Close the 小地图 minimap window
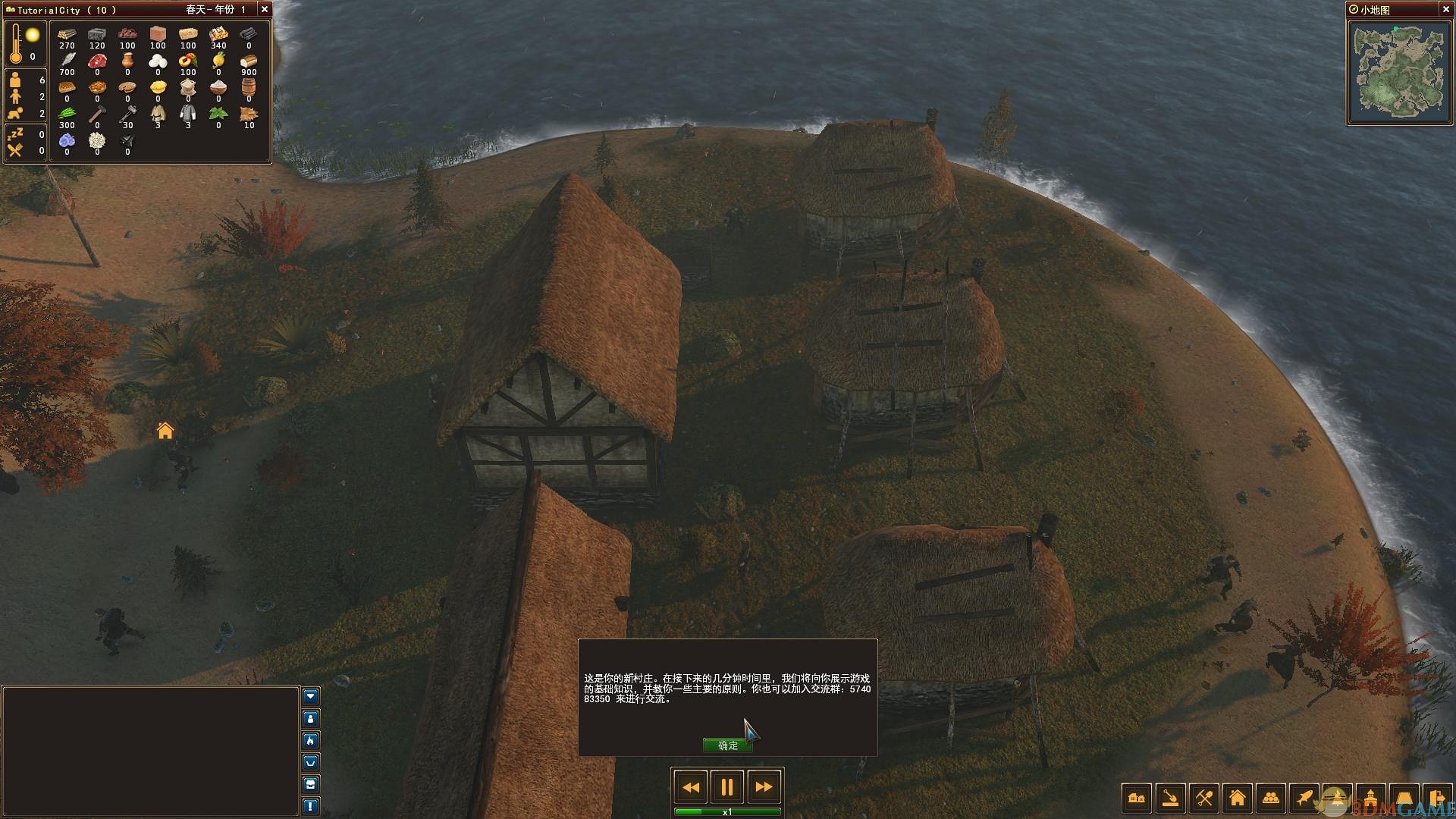Screen dimensions: 1456x819 coord(1444,10)
